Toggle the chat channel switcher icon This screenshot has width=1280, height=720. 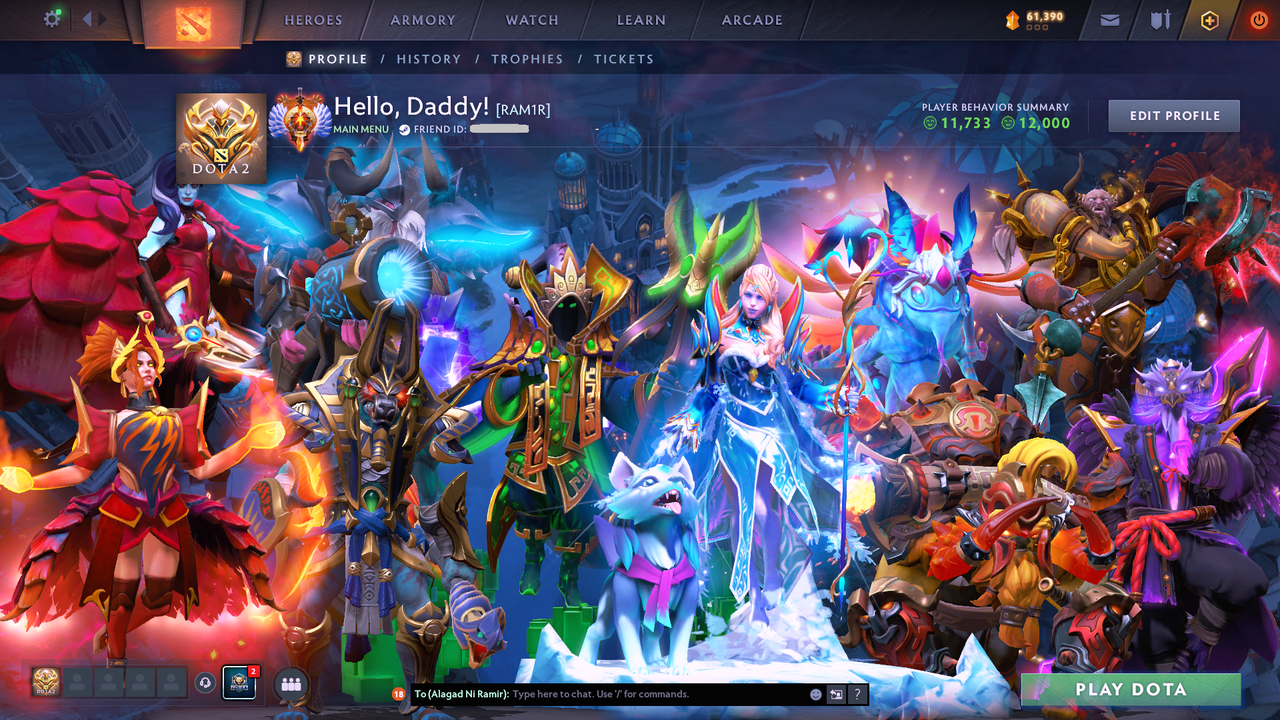pos(836,694)
